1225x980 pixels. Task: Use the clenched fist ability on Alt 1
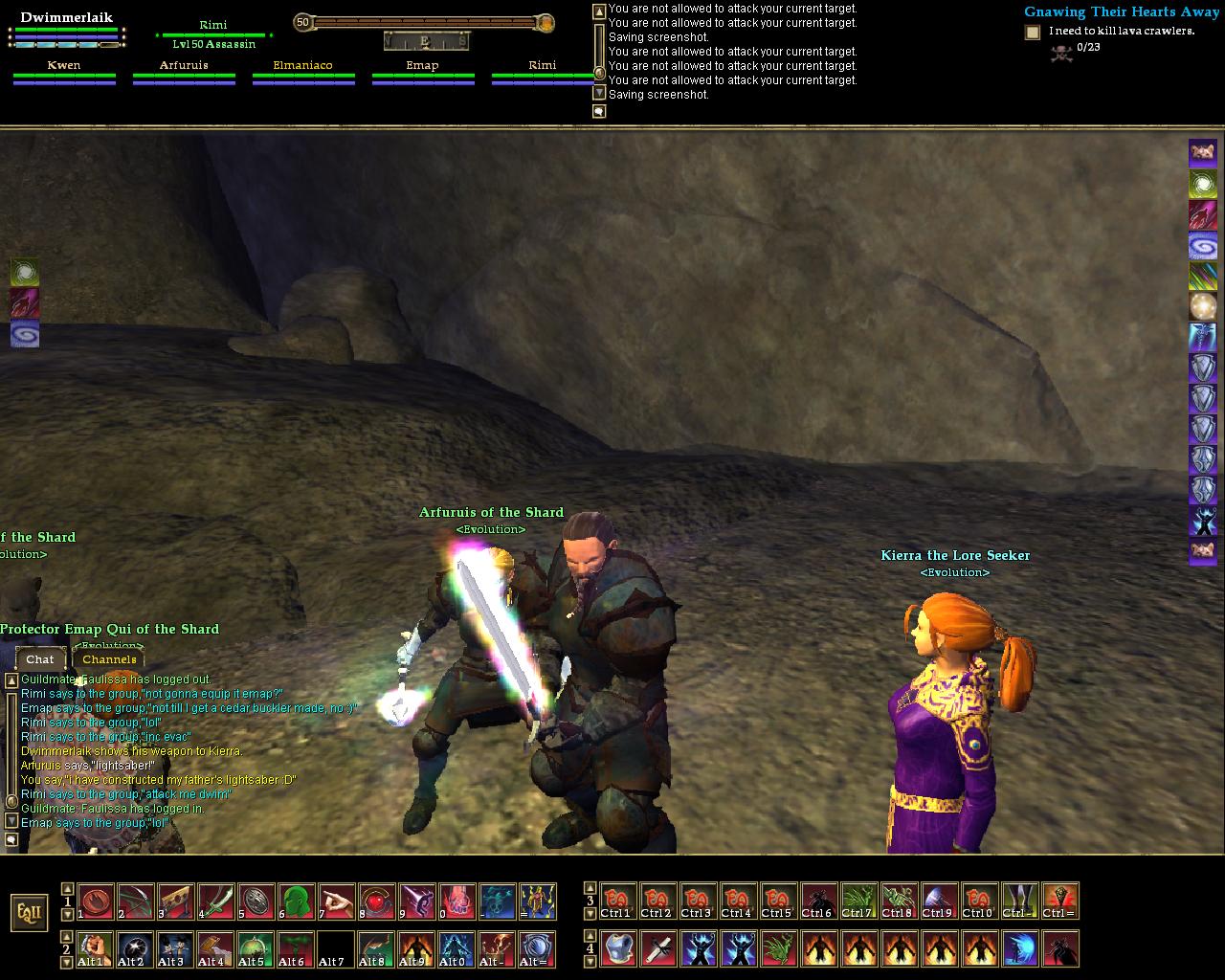click(95, 949)
